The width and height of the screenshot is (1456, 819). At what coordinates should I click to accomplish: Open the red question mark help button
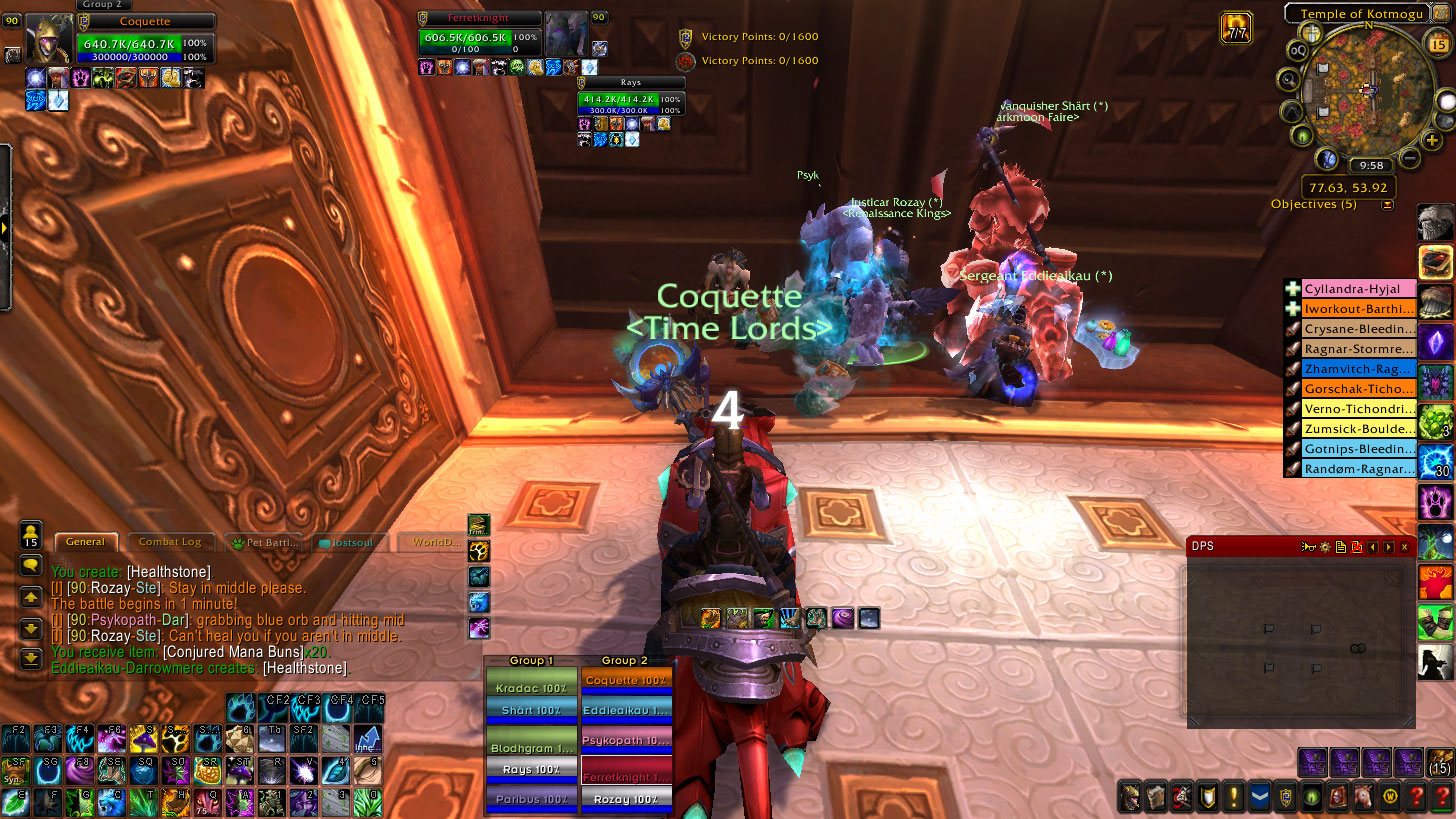1415,797
